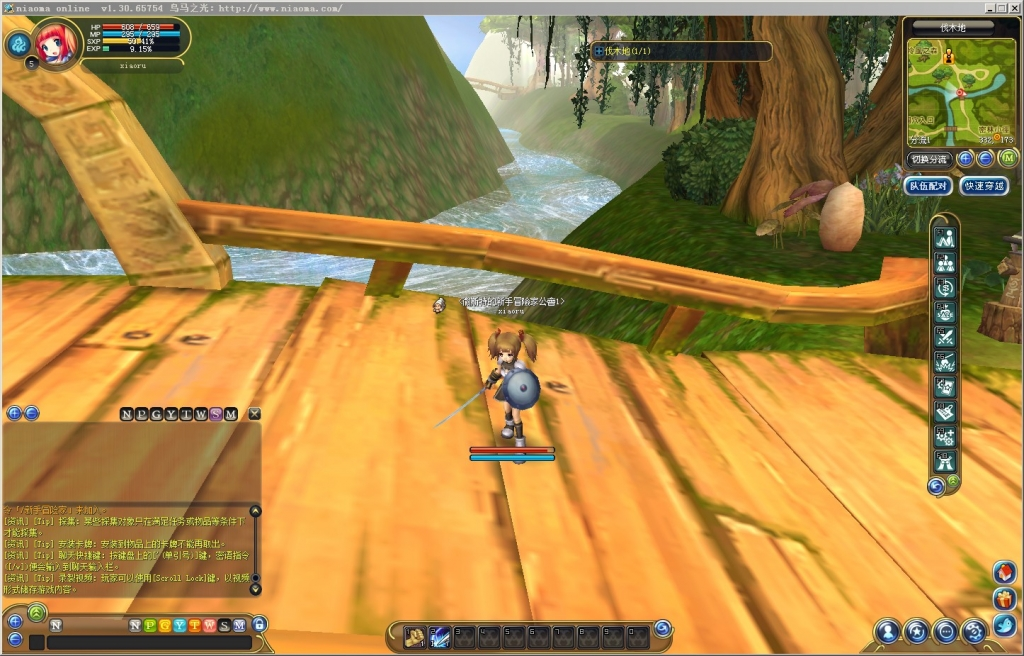Image resolution: width=1024 pixels, height=656 pixels.
Task: Use the fist skill in hotbar slot 1
Action: [x=415, y=635]
